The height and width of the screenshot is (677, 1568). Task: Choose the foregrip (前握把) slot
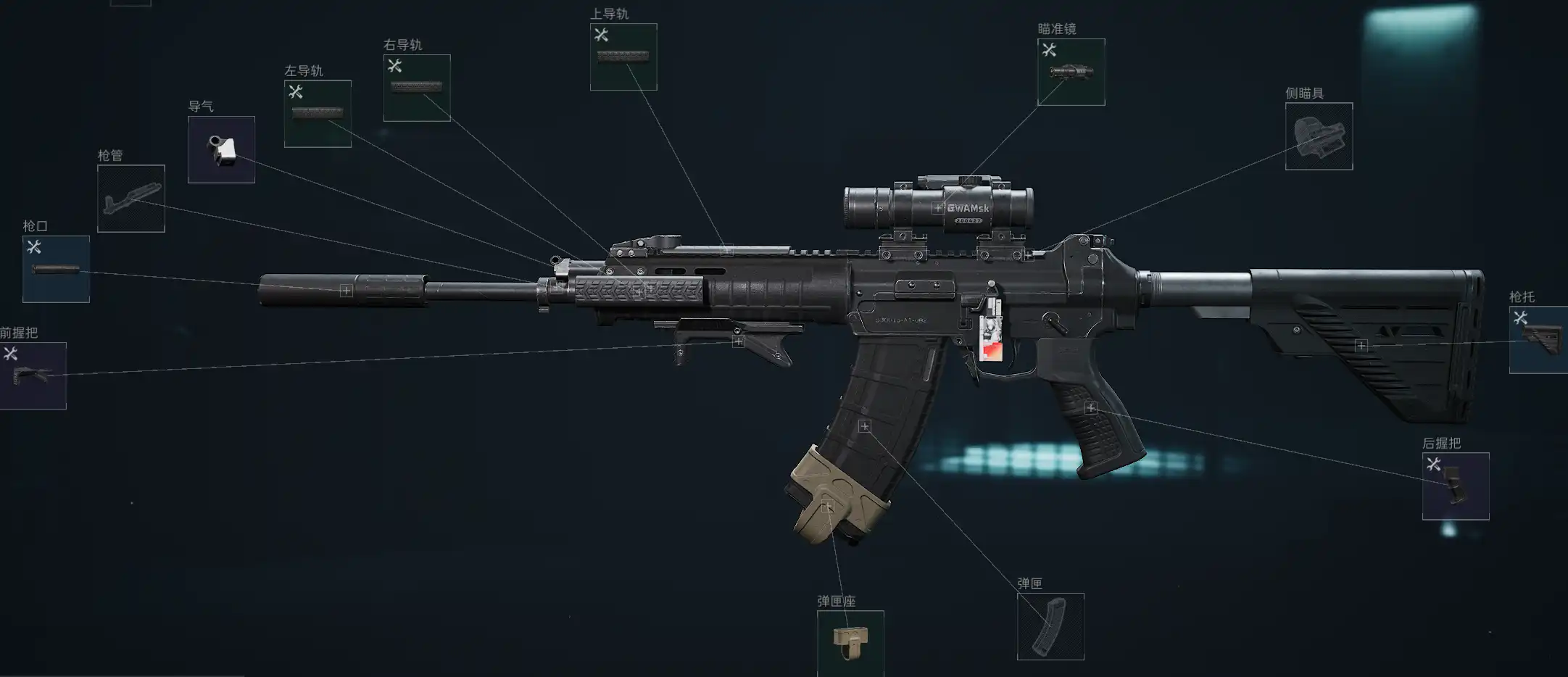click(33, 375)
